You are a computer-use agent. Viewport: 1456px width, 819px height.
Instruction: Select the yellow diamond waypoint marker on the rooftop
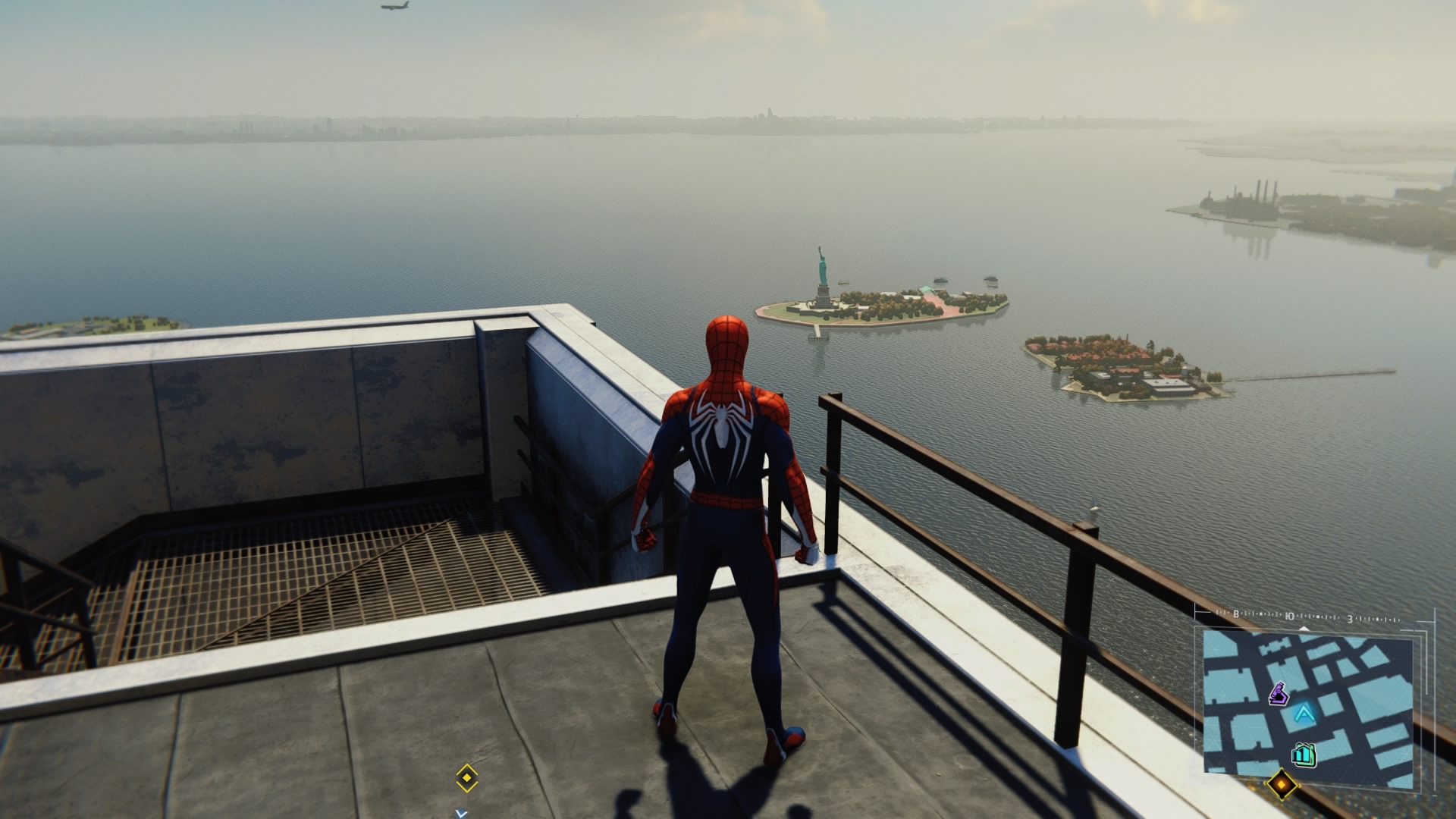point(466,777)
